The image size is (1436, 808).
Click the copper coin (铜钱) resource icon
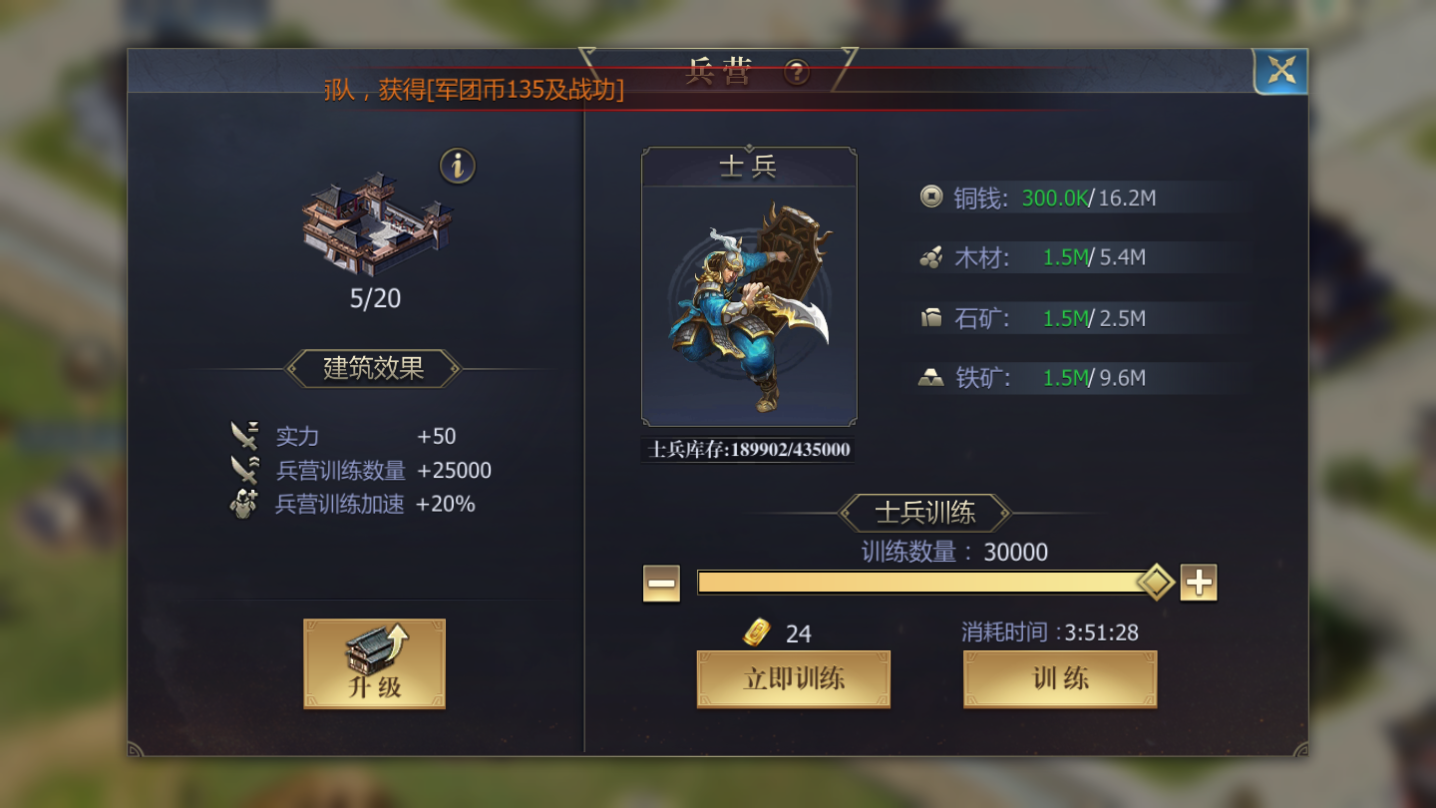[932, 197]
